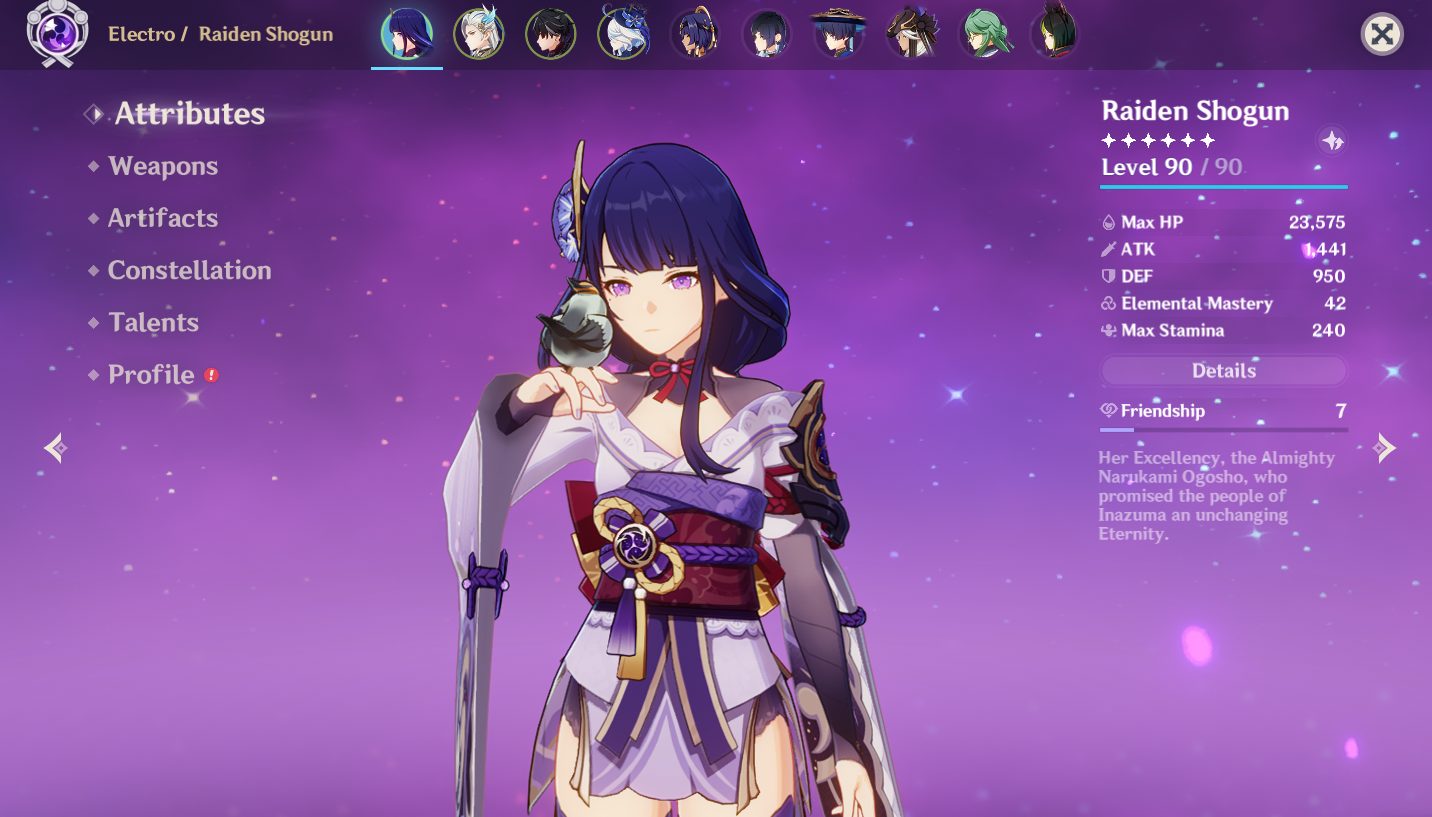This screenshot has width=1432, height=817.
Task: Switch to Furina's portrait with blue hat
Action: tap(623, 35)
